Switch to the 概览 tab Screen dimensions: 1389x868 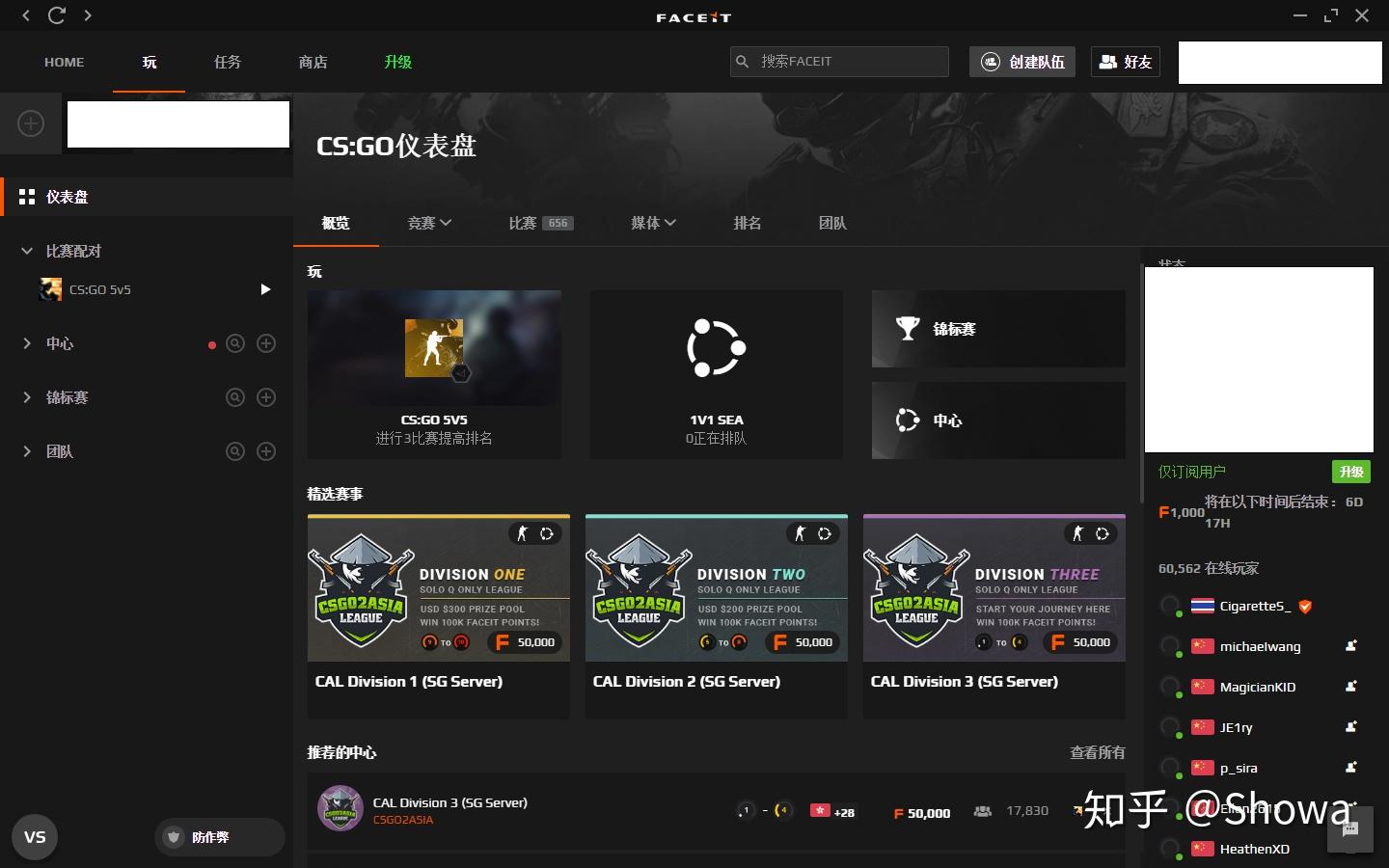[336, 223]
